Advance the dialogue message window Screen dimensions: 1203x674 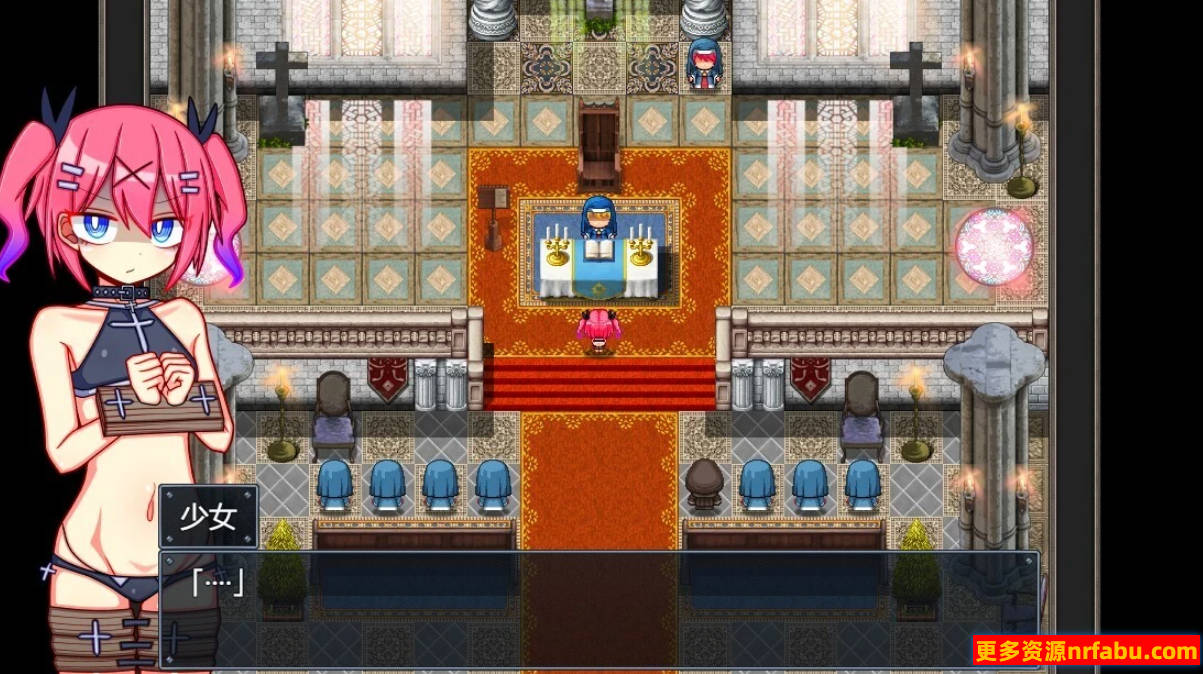coord(598,608)
